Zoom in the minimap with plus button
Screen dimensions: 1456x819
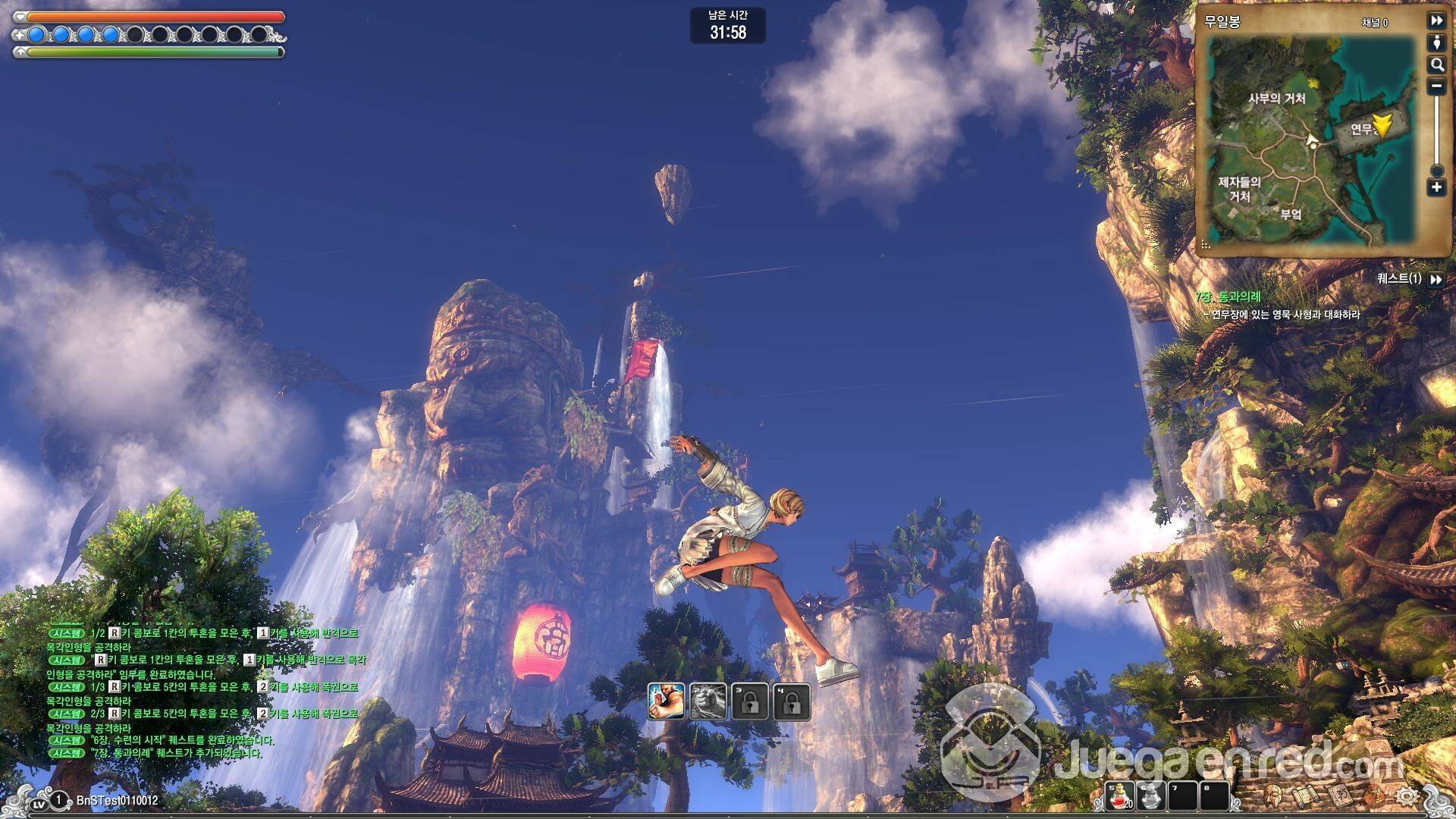1436,187
